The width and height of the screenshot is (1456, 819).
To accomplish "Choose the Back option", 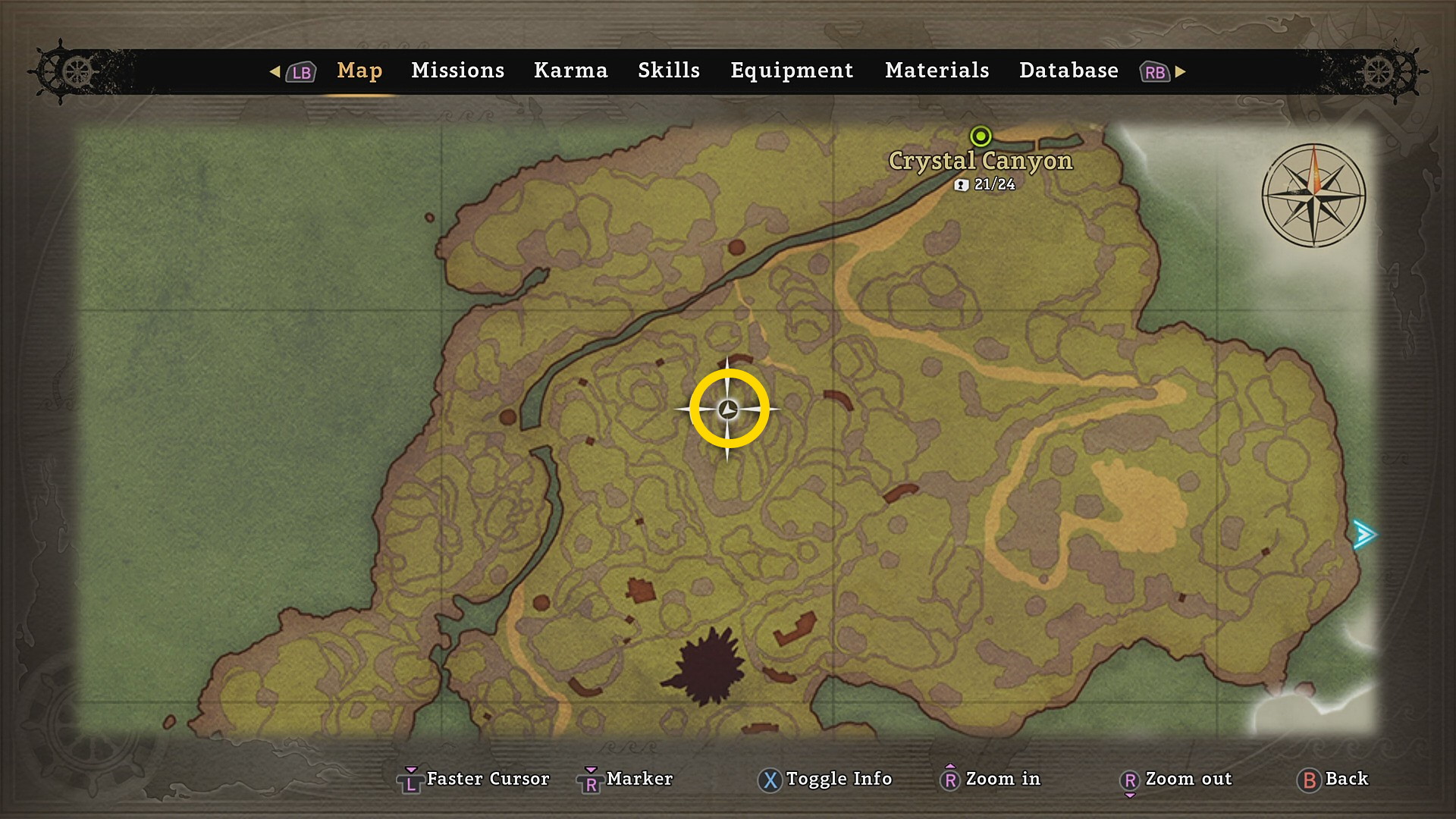I will coord(1334,779).
